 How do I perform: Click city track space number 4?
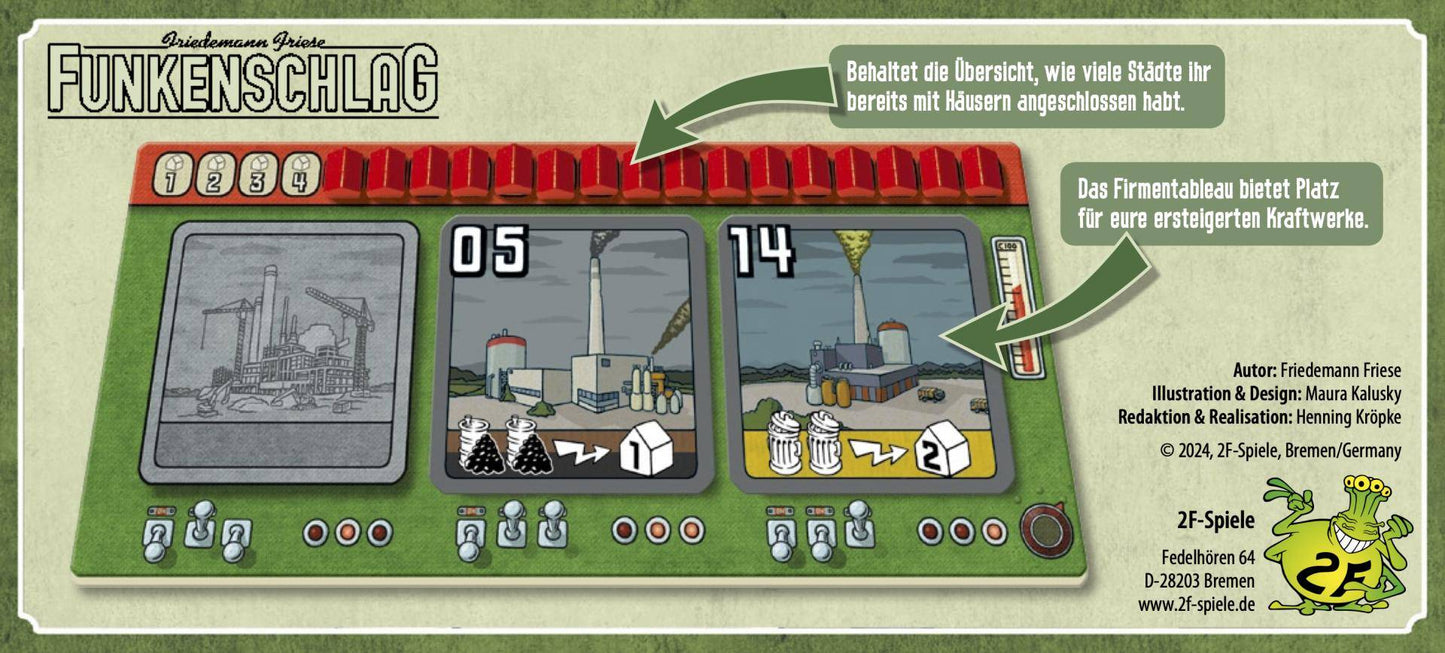point(298,174)
